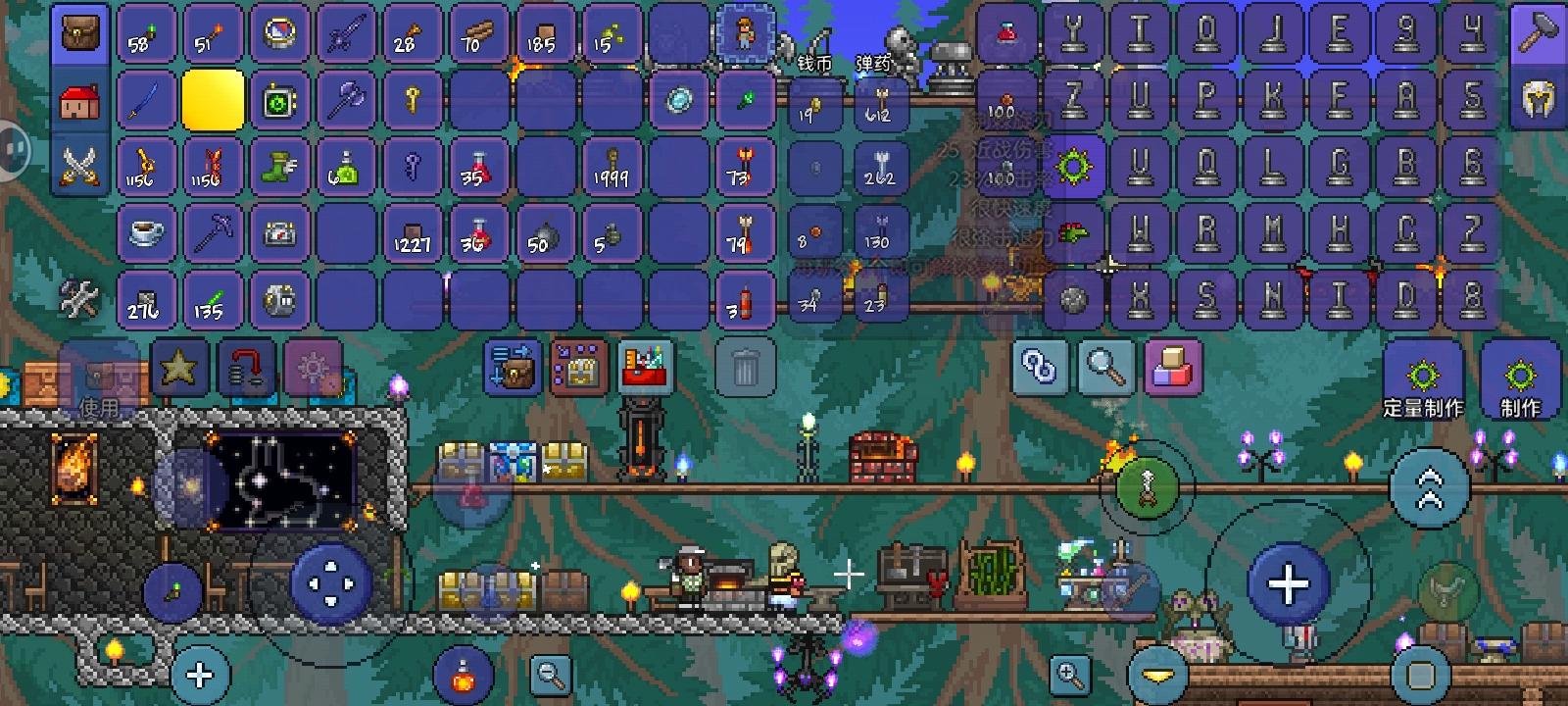The width and height of the screenshot is (1568, 706).
Task: Select the deposit-all toolbox icon
Action: [642, 368]
